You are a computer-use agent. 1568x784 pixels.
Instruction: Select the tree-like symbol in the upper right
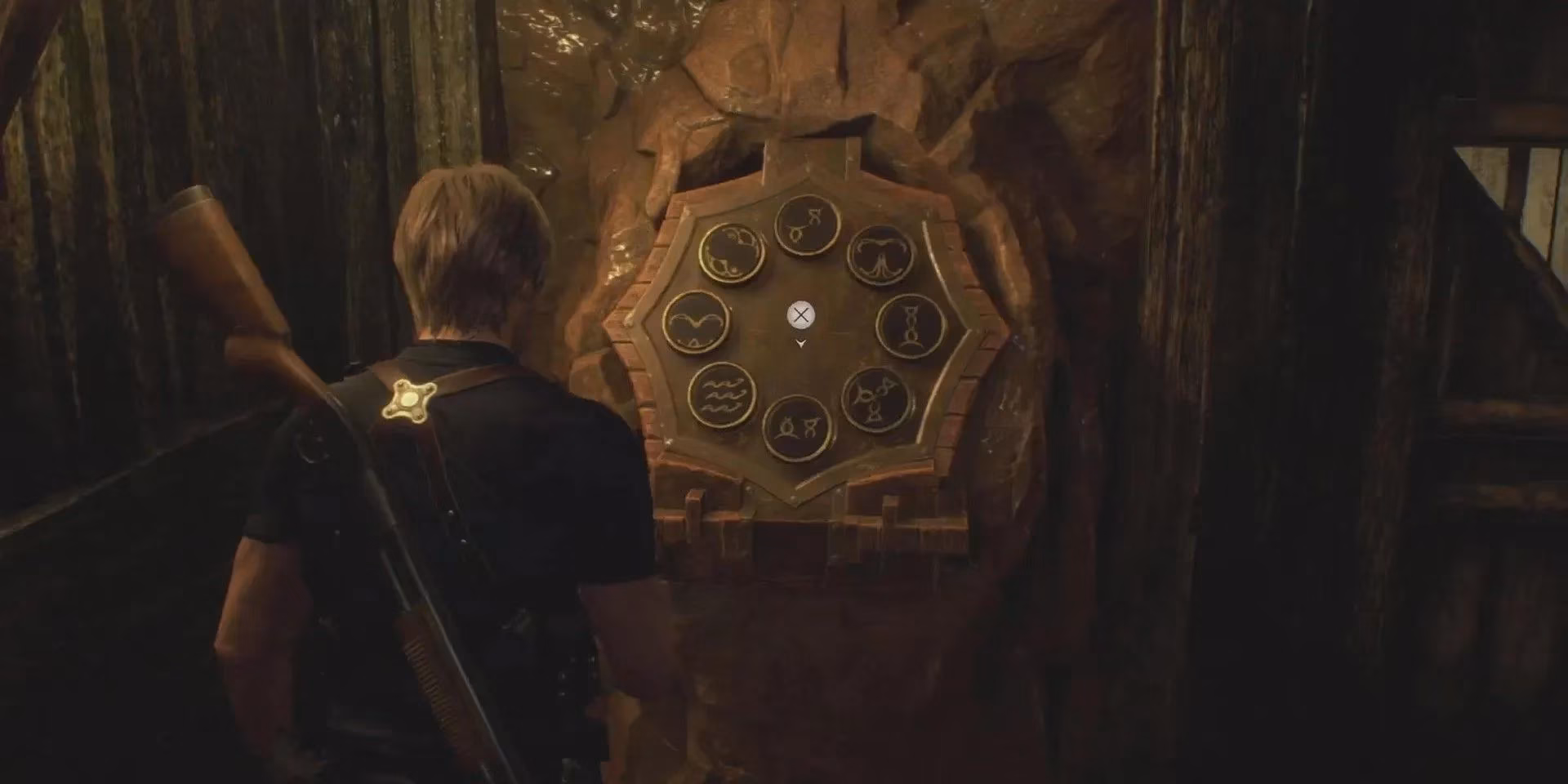point(880,258)
